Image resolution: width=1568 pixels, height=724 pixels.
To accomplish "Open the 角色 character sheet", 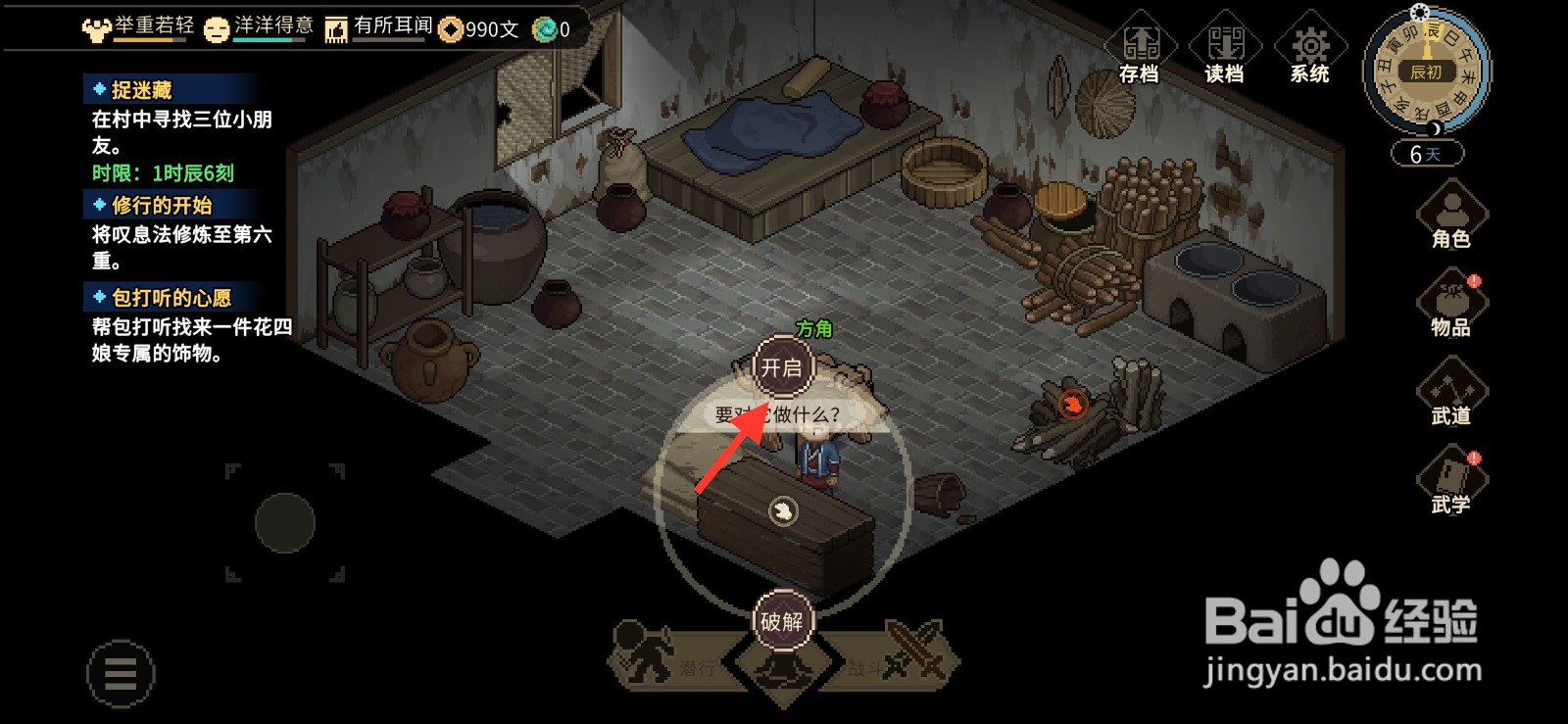I will (x=1451, y=217).
